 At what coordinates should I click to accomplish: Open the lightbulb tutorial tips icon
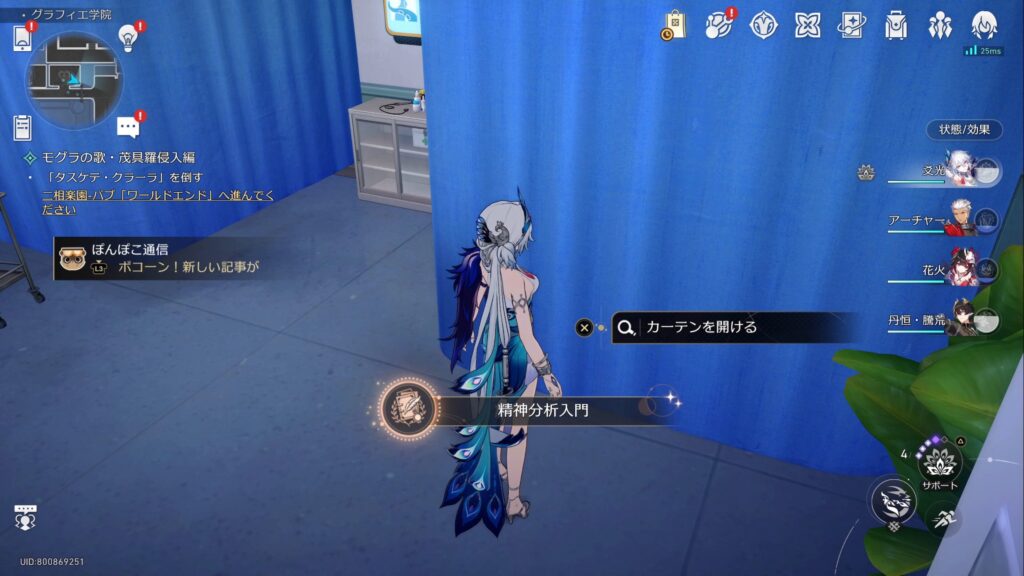[128, 38]
